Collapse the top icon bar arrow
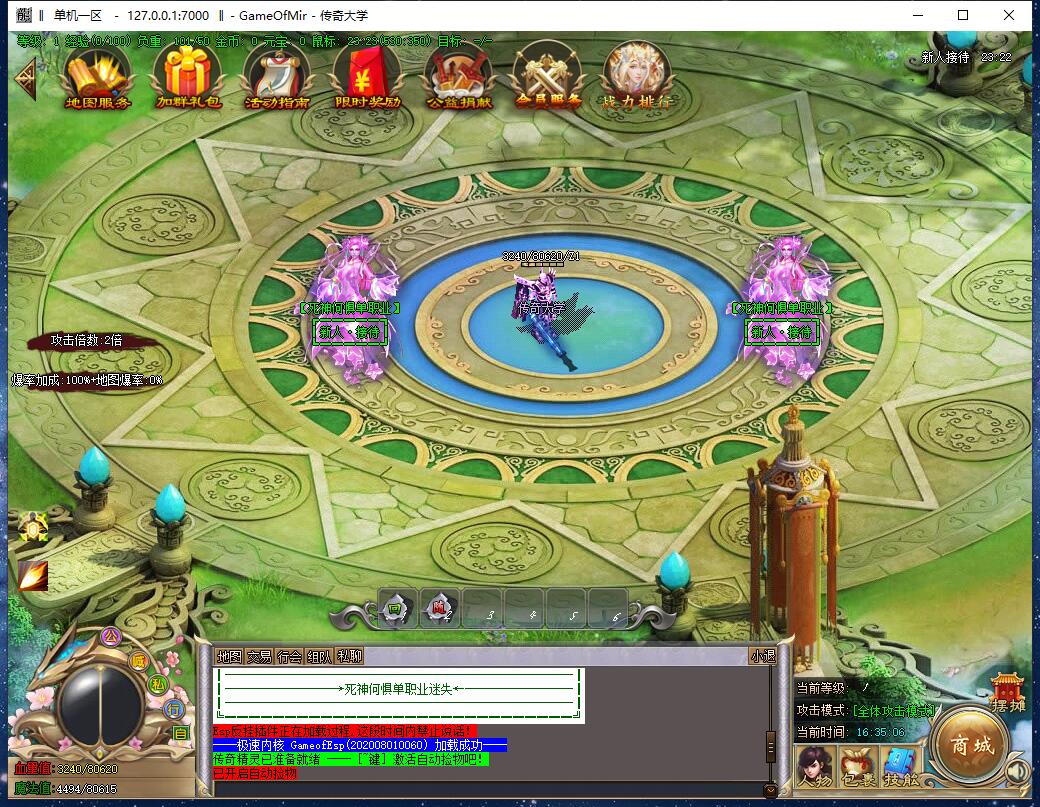The image size is (1040, 807). click(x=24, y=78)
